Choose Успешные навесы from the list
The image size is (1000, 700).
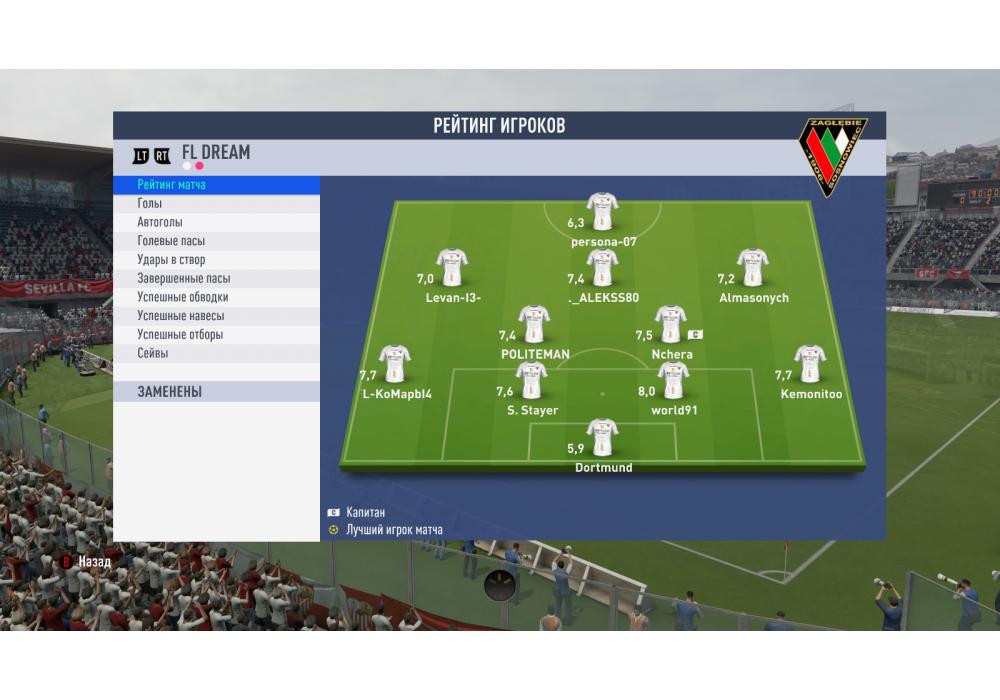216,316
